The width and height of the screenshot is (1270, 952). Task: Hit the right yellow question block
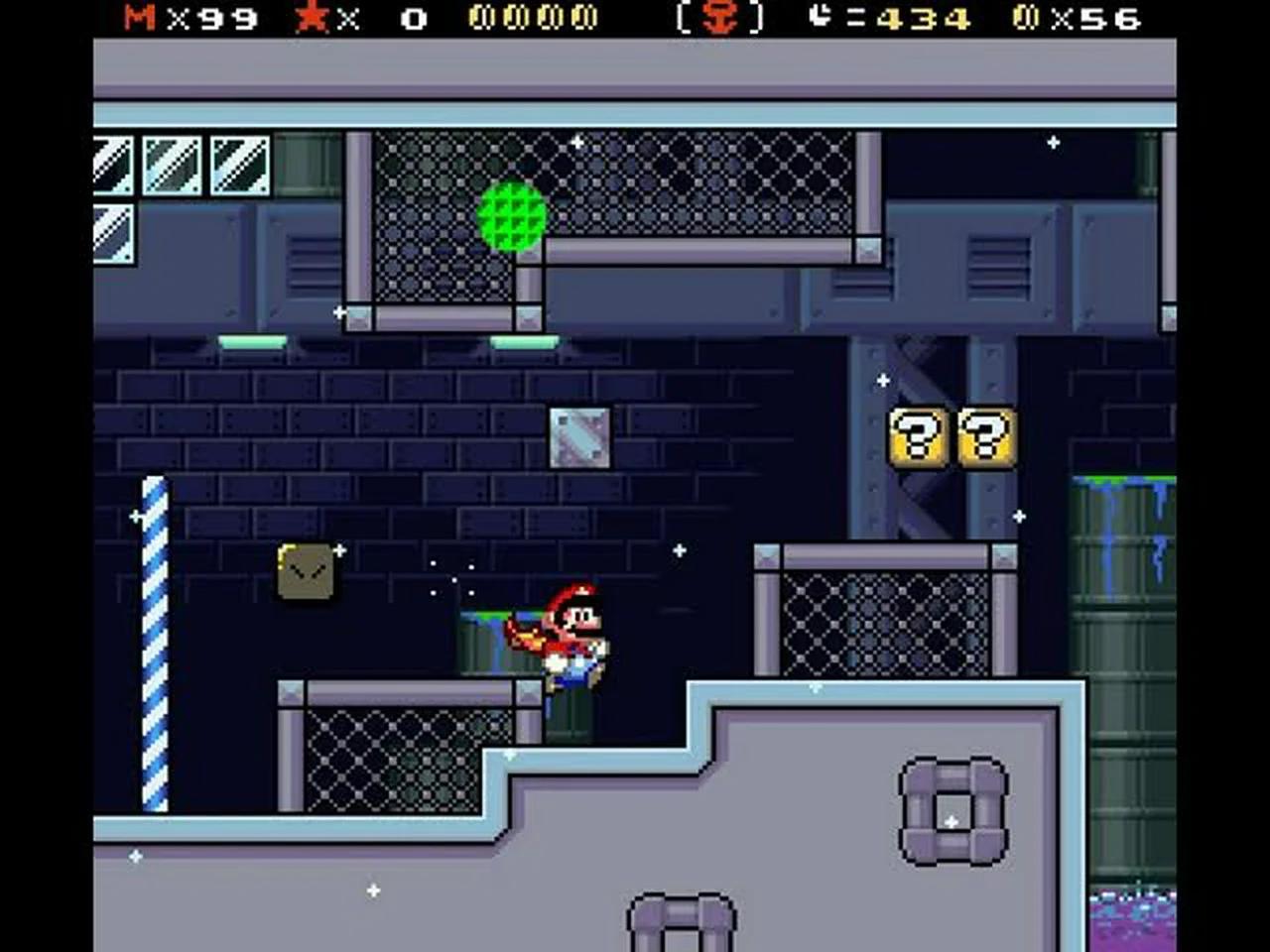985,438
